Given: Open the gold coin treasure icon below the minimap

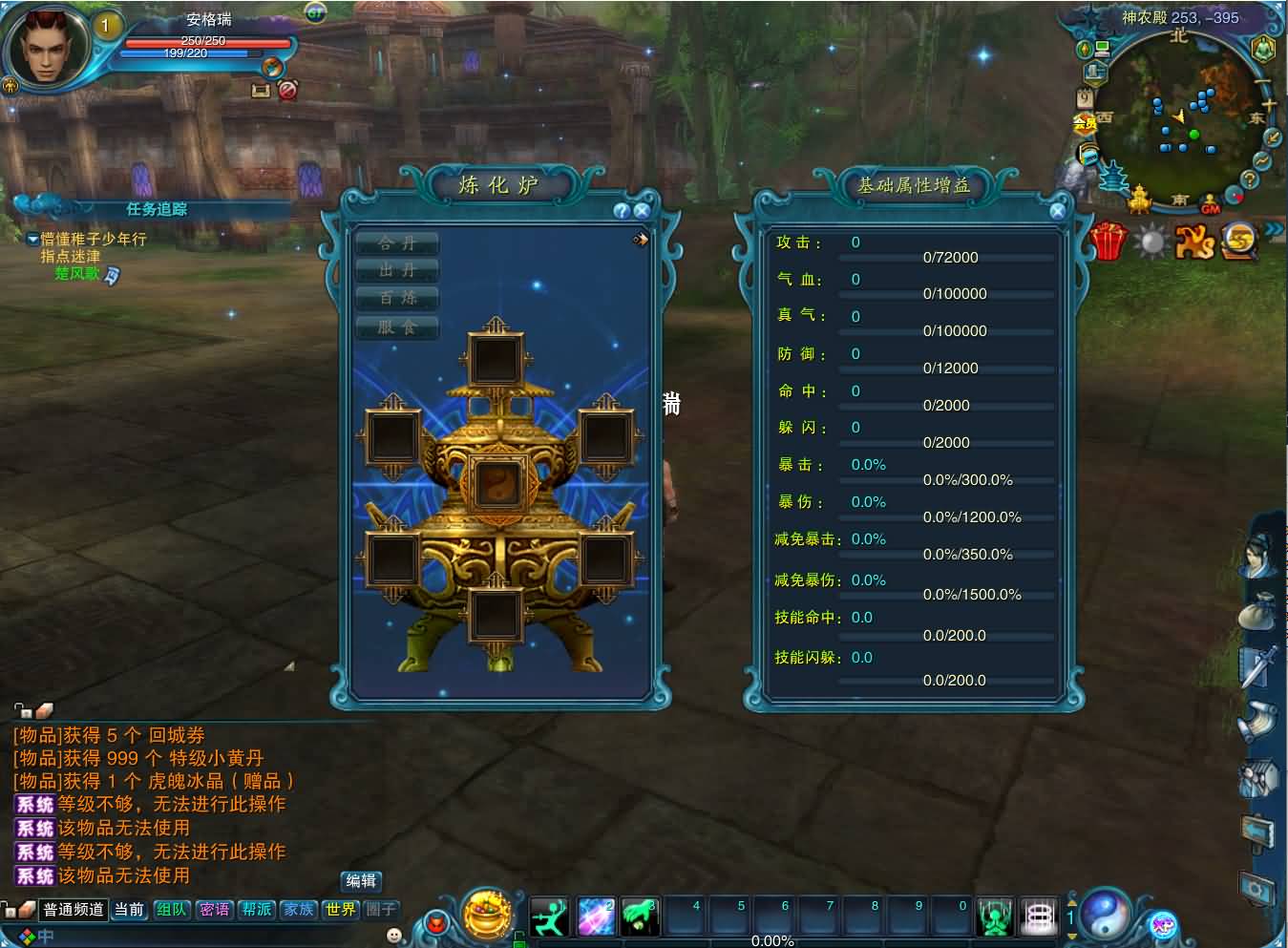Looking at the screenshot, I should pyautogui.click(x=1238, y=242).
